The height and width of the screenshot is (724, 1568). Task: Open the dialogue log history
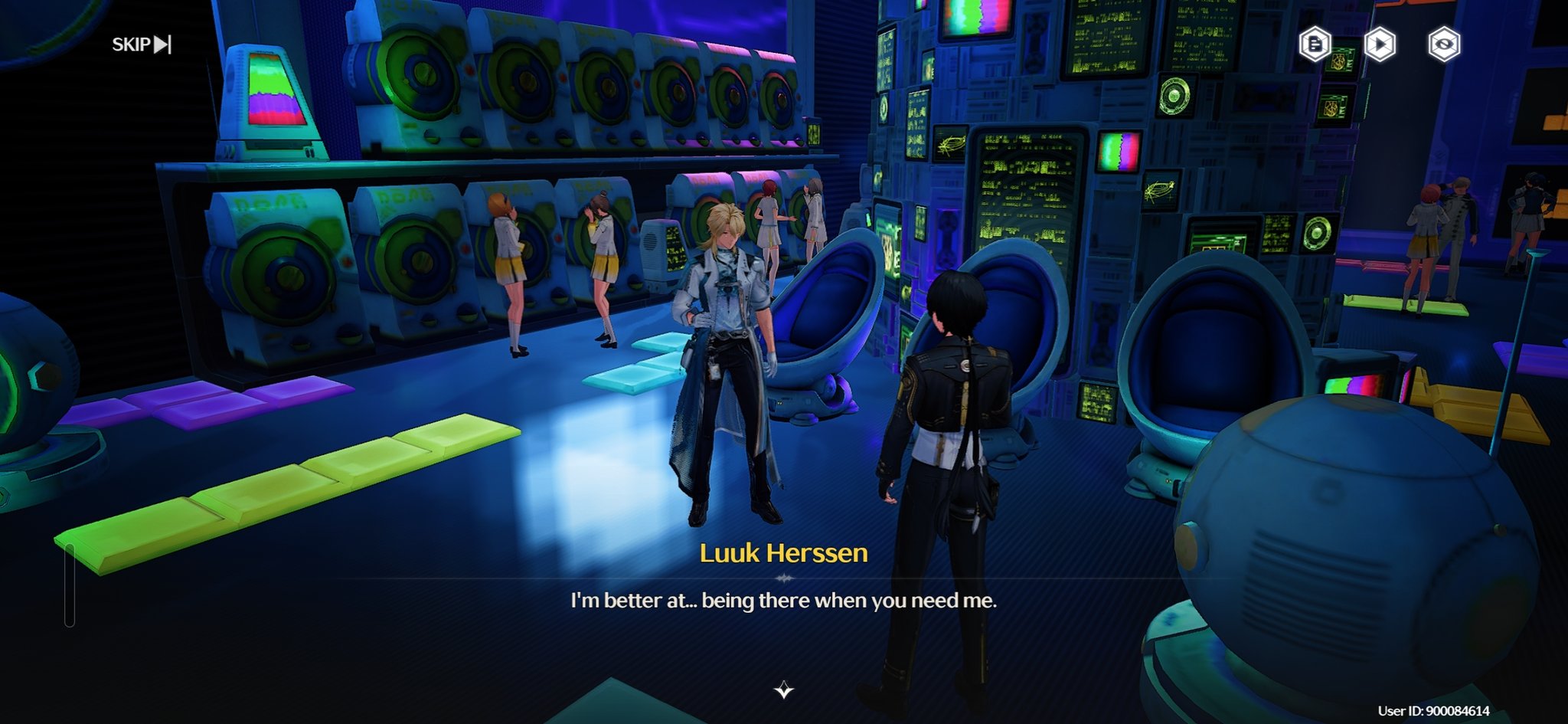[x=1315, y=44]
